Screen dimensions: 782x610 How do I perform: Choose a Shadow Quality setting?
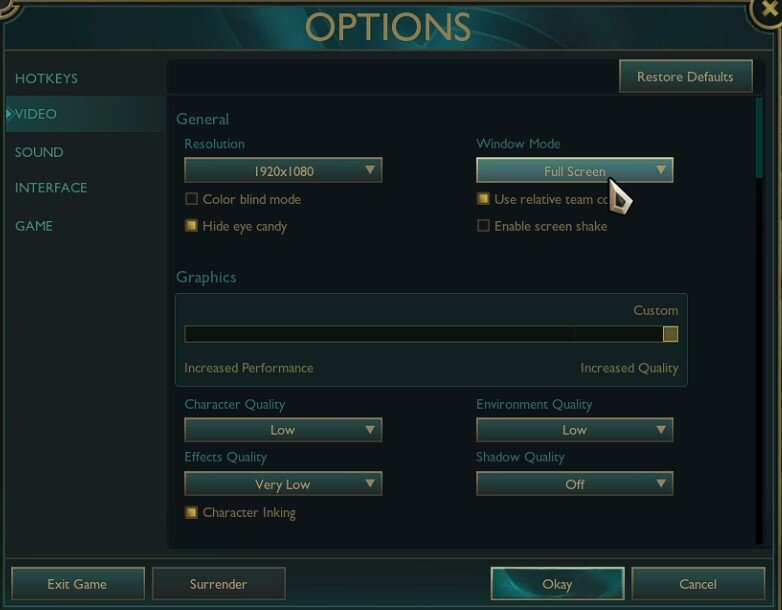click(574, 484)
